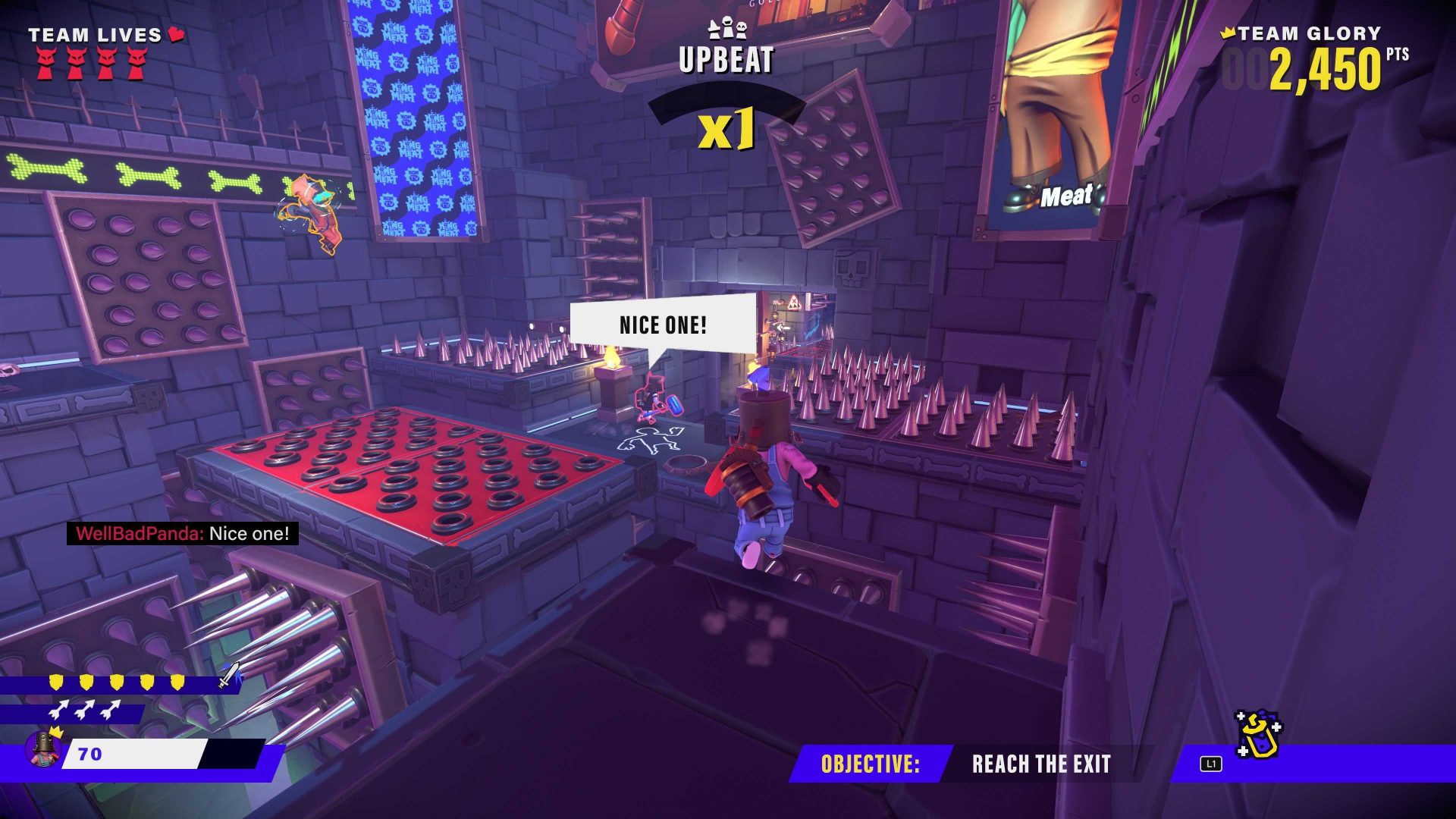Click the Reach the Exit objective tracker
Image resolution: width=1456 pixels, height=819 pixels.
(x=1040, y=764)
